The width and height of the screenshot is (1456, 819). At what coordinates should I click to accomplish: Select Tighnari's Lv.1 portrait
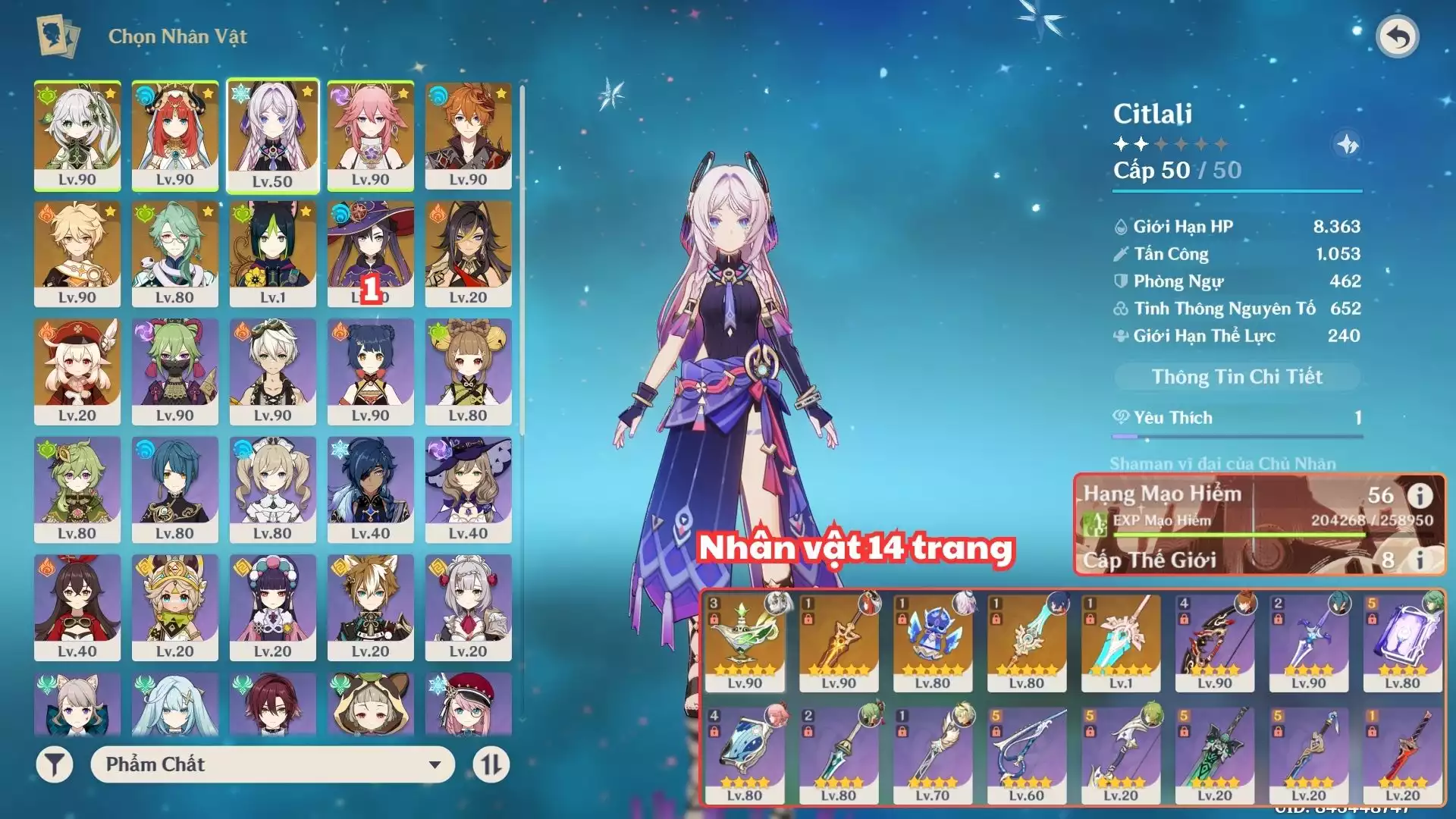click(273, 253)
